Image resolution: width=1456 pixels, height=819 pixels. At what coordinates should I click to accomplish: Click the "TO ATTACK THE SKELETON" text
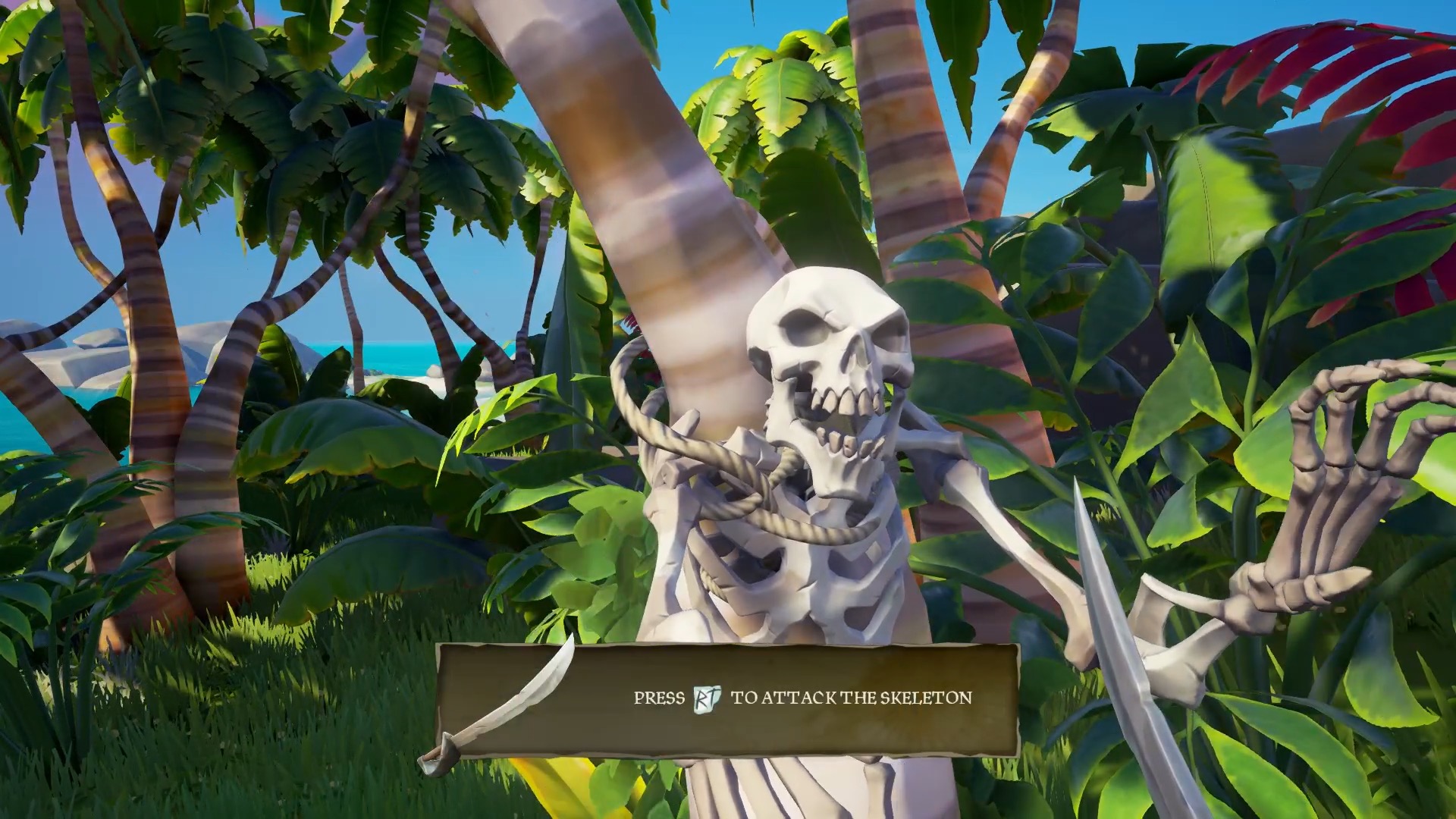click(x=851, y=696)
